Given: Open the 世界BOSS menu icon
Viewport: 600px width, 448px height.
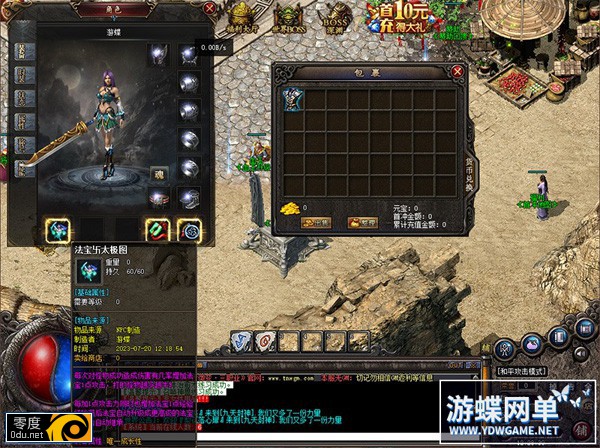Looking at the screenshot, I should [287, 17].
